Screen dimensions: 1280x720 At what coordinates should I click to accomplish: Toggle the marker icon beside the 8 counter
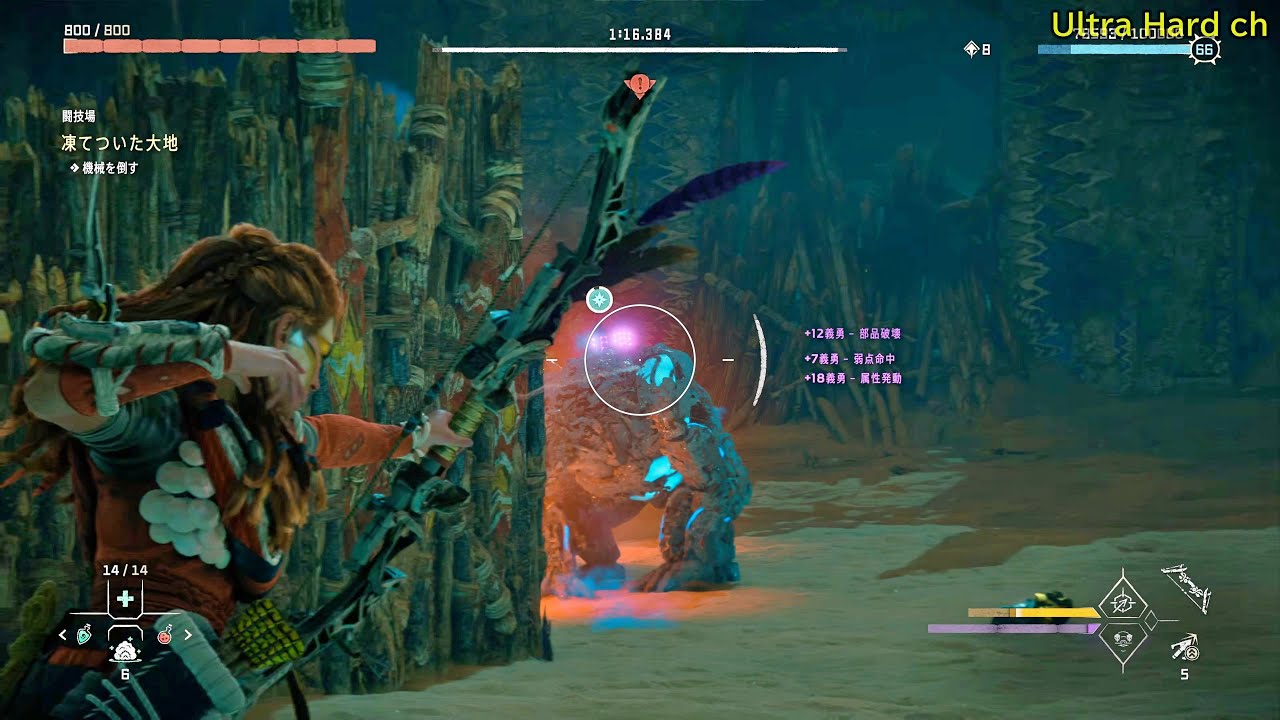pos(968,46)
